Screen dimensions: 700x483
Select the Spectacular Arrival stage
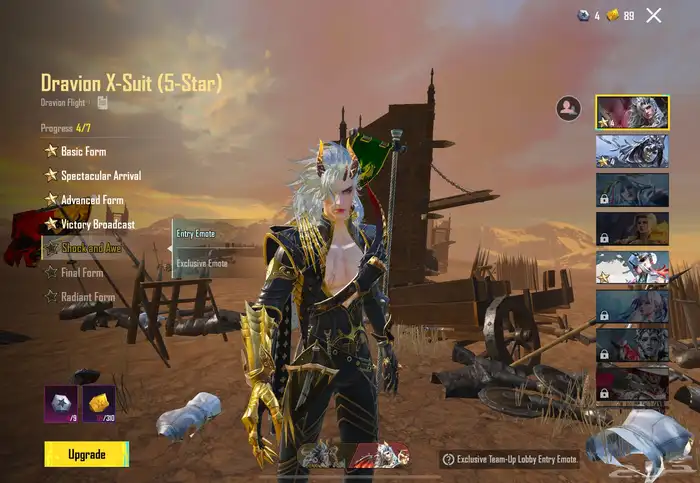pyautogui.click(x=100, y=176)
